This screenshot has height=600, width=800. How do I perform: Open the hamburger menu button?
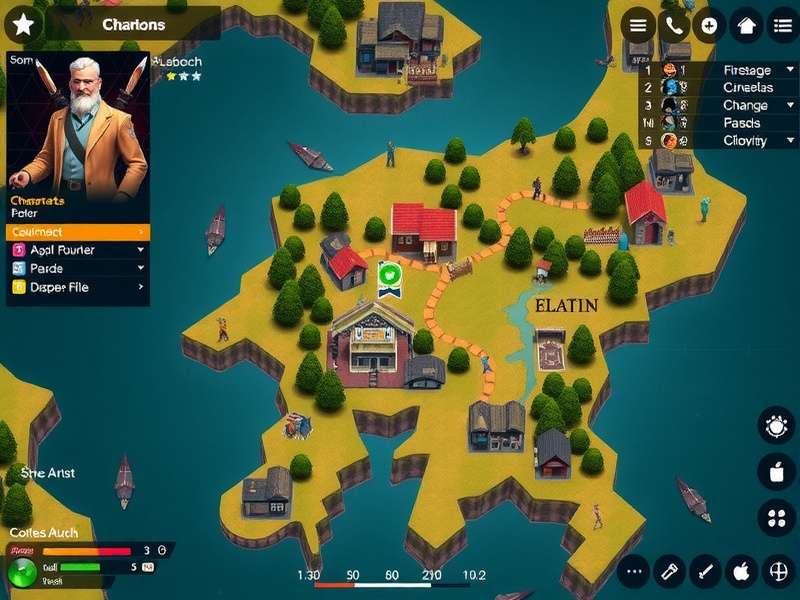(638, 25)
